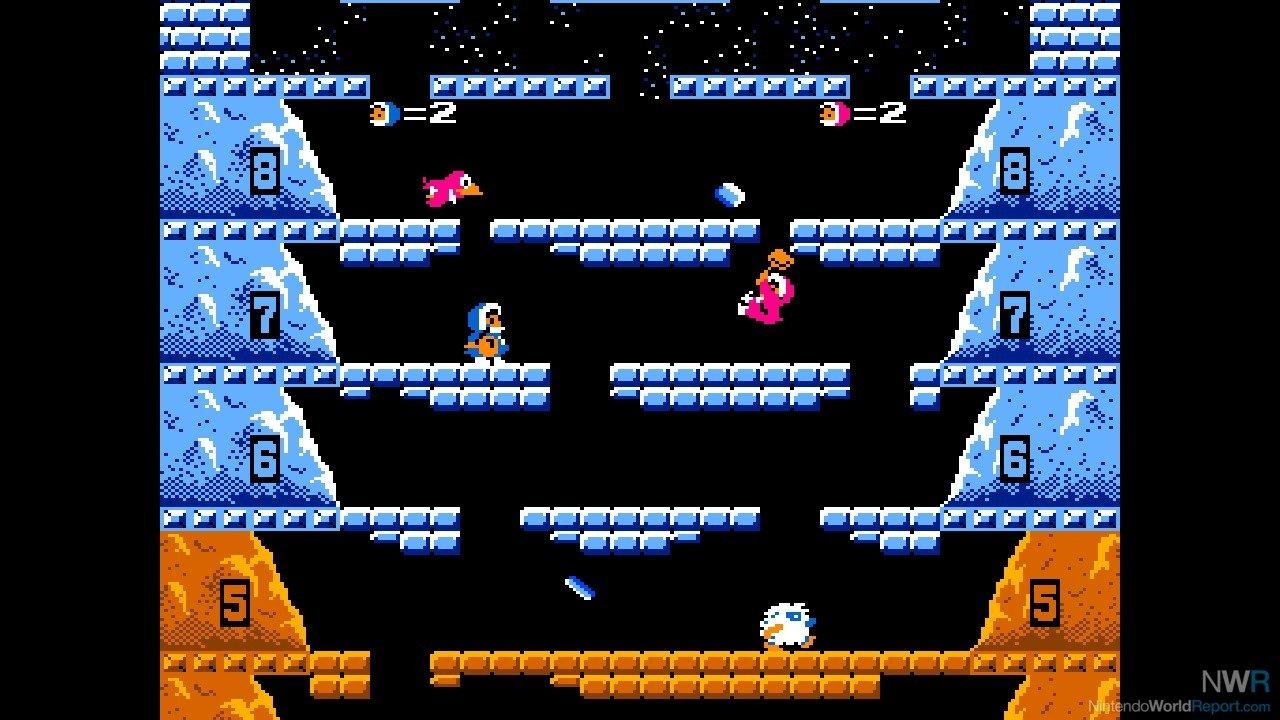Toggle the left floor 5 number on the orange cliff

pyautogui.click(x=237, y=601)
